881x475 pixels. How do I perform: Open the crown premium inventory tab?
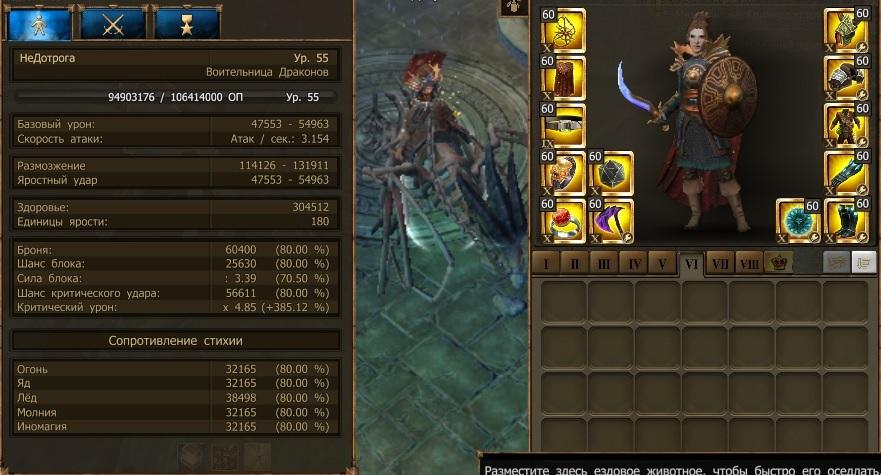point(778,263)
